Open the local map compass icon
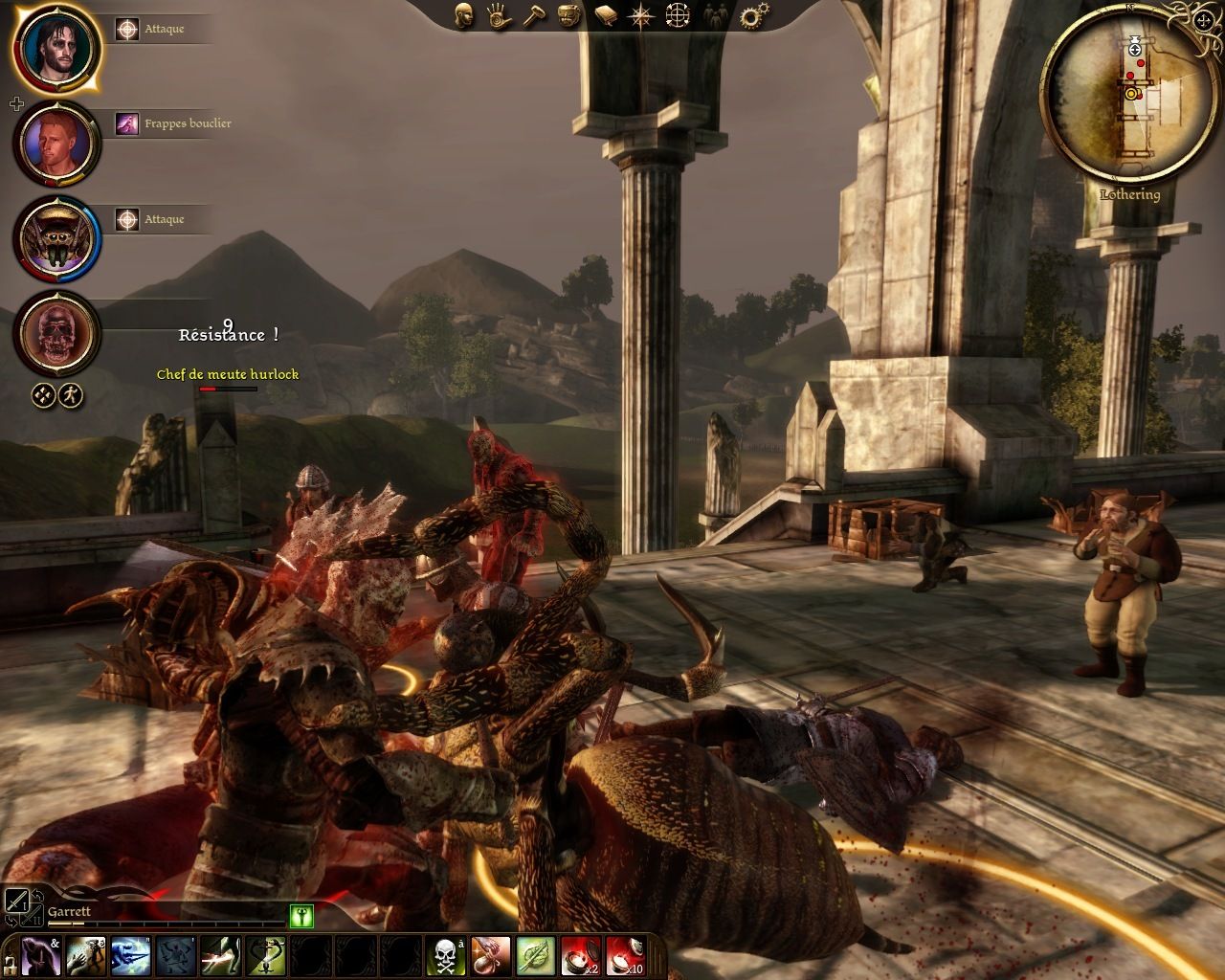The height and width of the screenshot is (980, 1225). 641,14
